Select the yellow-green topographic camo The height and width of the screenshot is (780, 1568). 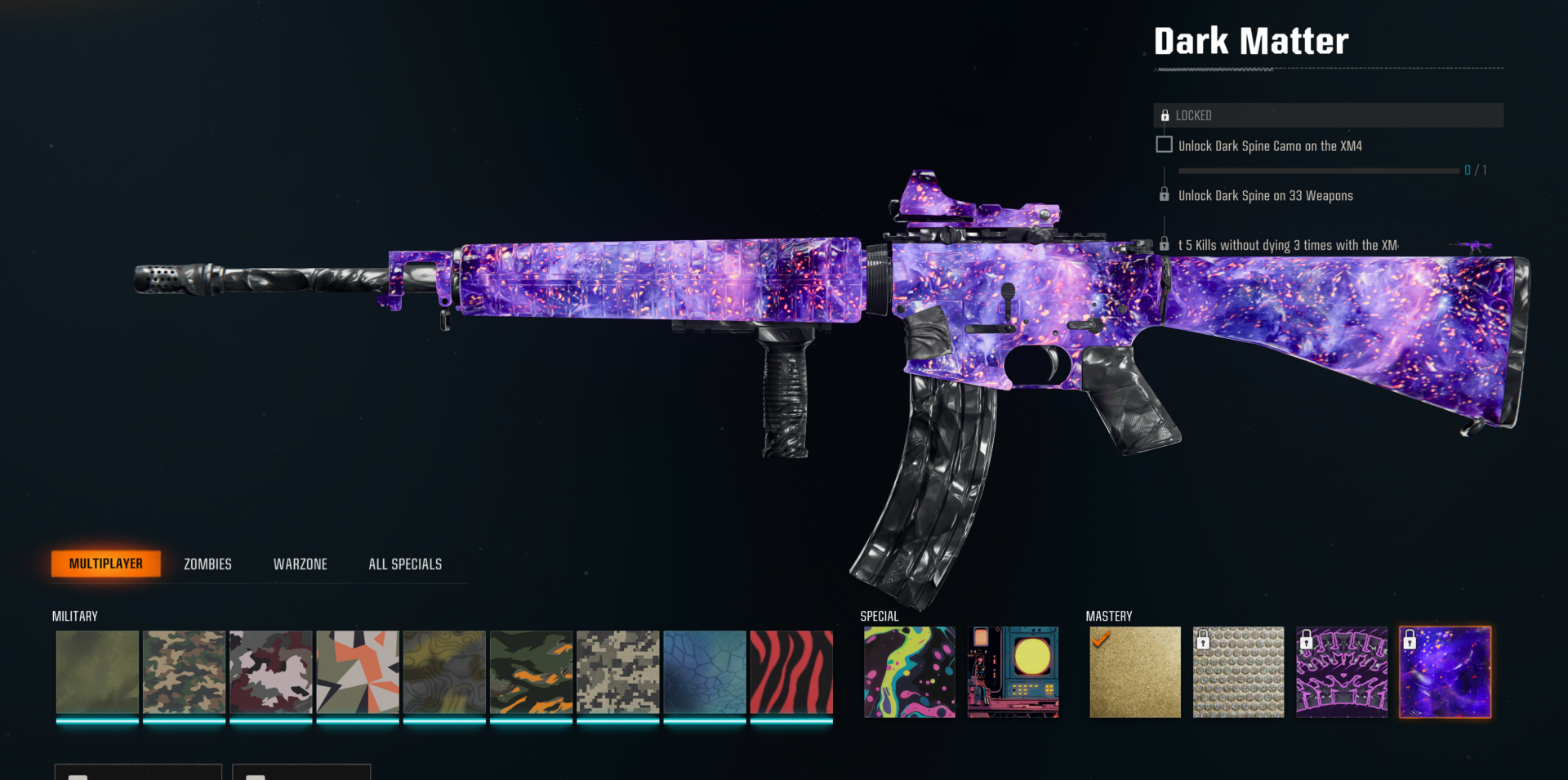click(444, 672)
